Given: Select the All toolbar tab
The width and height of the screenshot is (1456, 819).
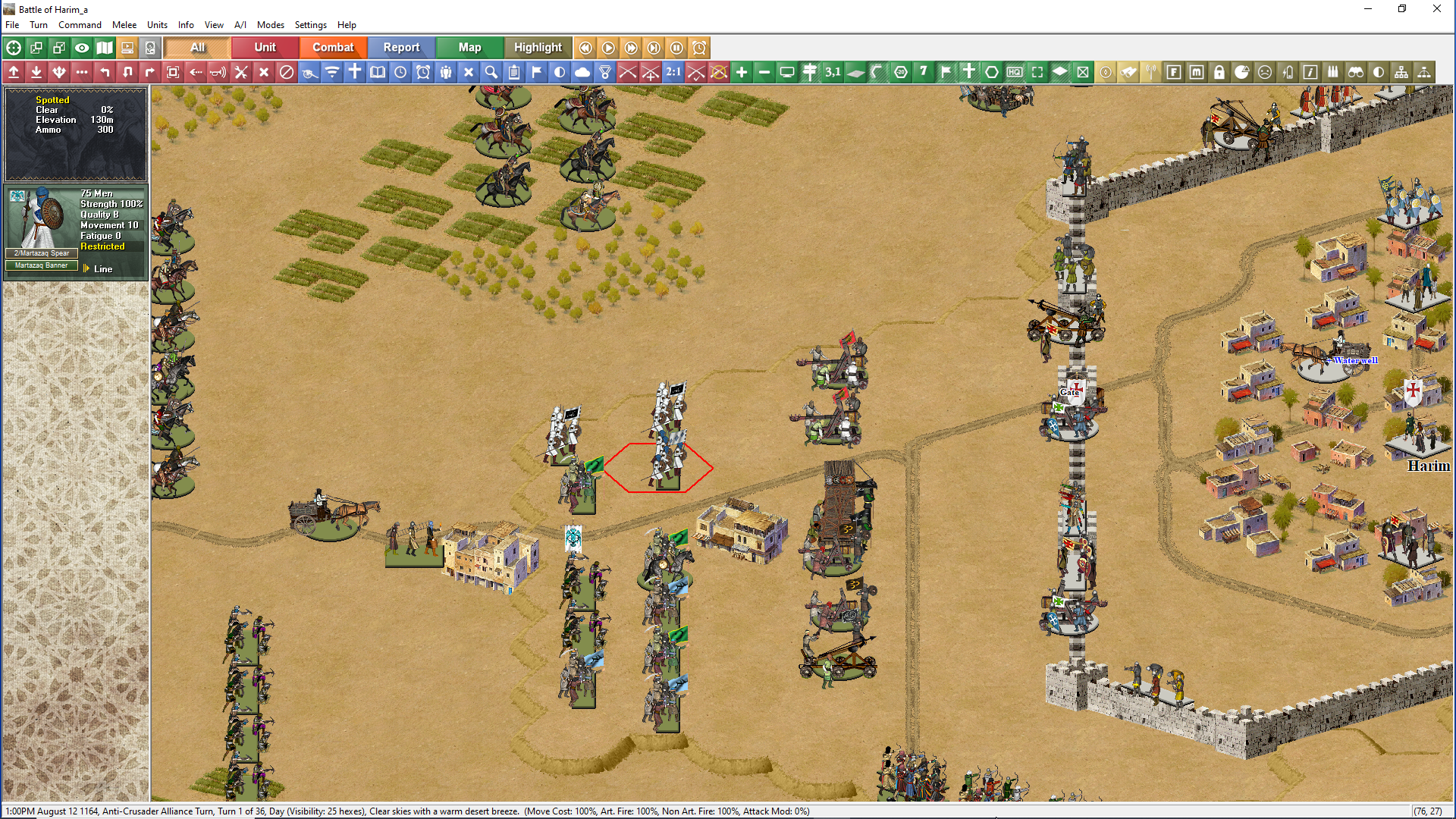Looking at the screenshot, I should point(197,48).
